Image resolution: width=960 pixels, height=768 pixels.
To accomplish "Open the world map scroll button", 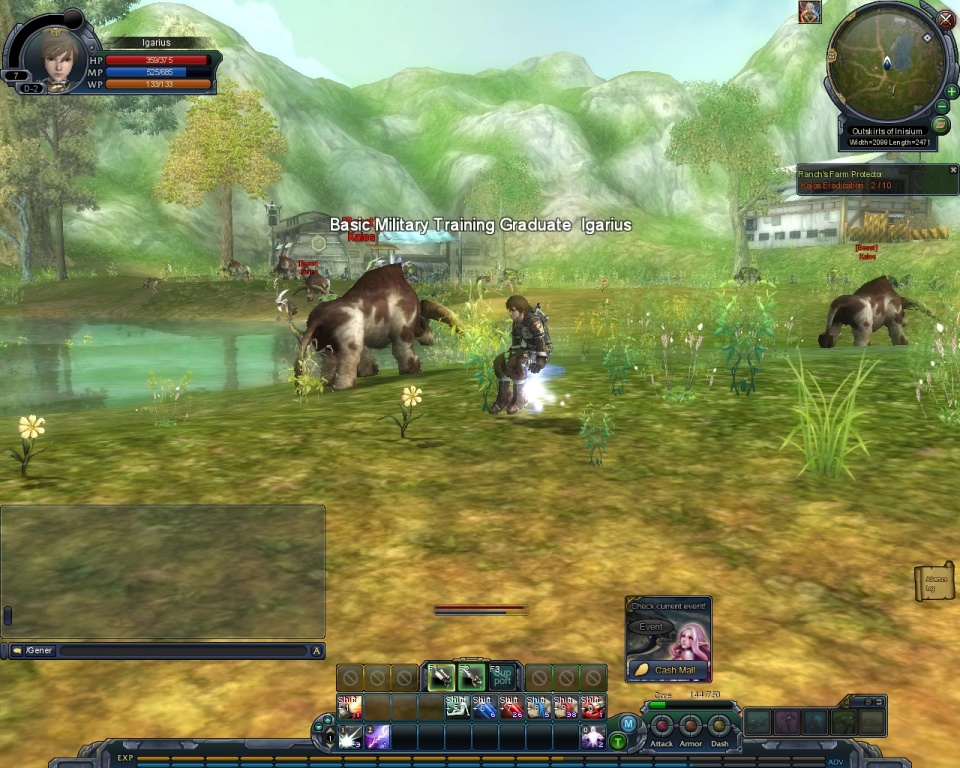I will point(940,126).
